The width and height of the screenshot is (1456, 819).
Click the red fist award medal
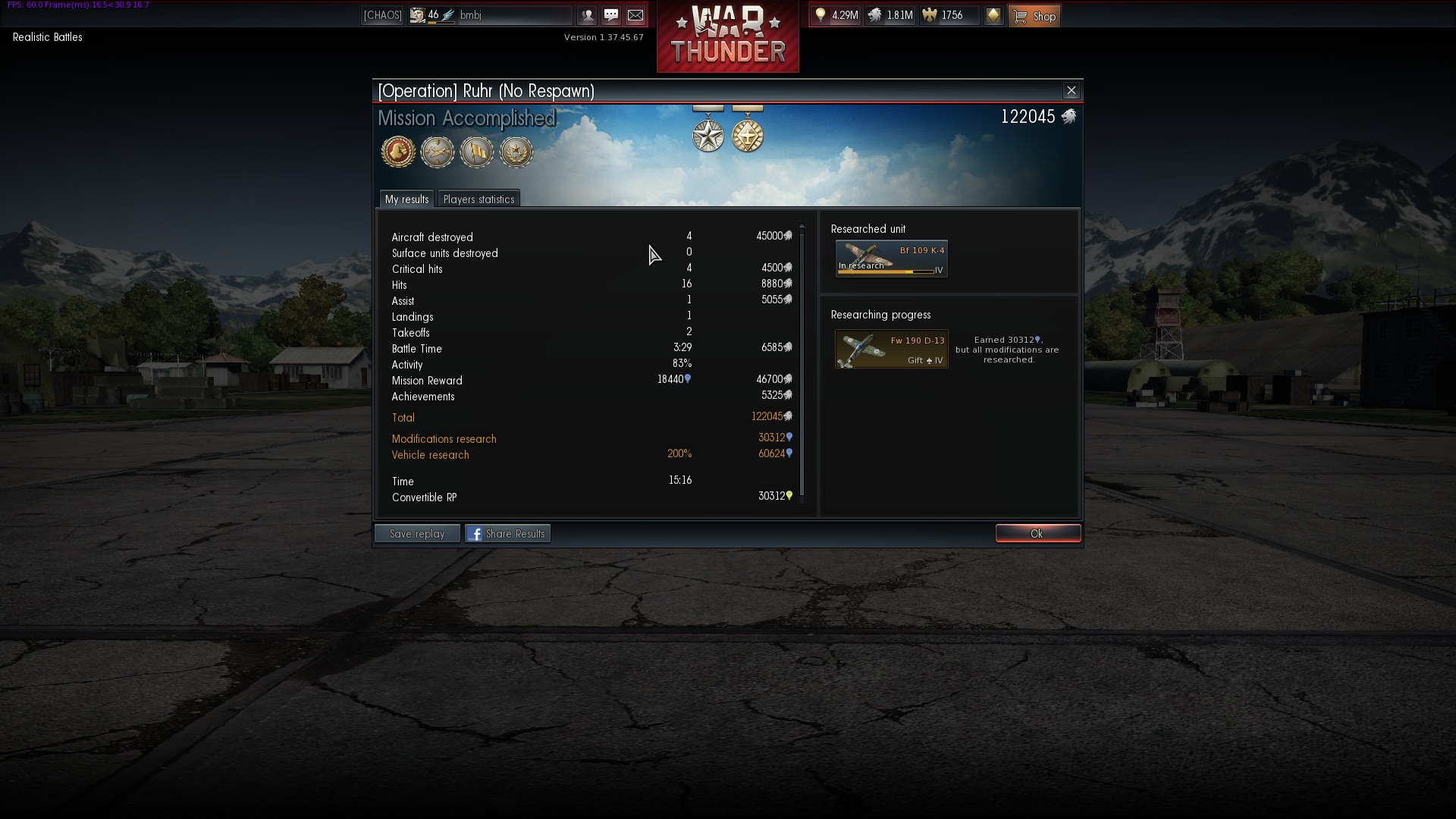[x=398, y=152]
